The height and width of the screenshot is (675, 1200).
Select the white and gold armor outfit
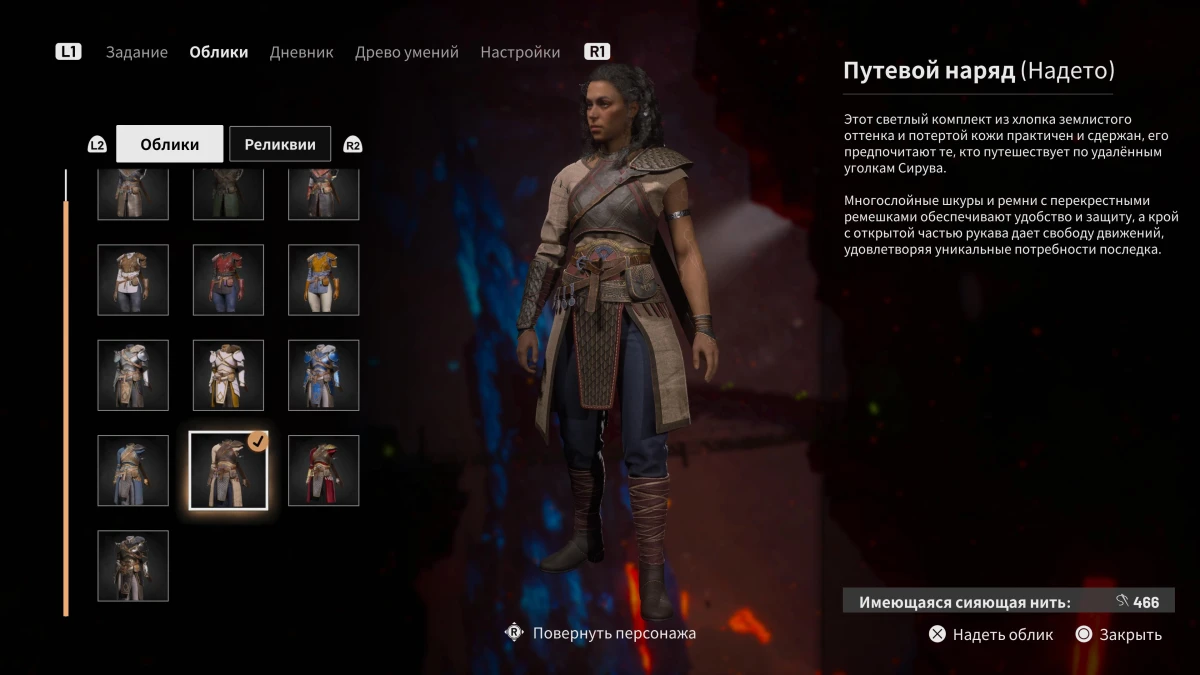point(228,375)
